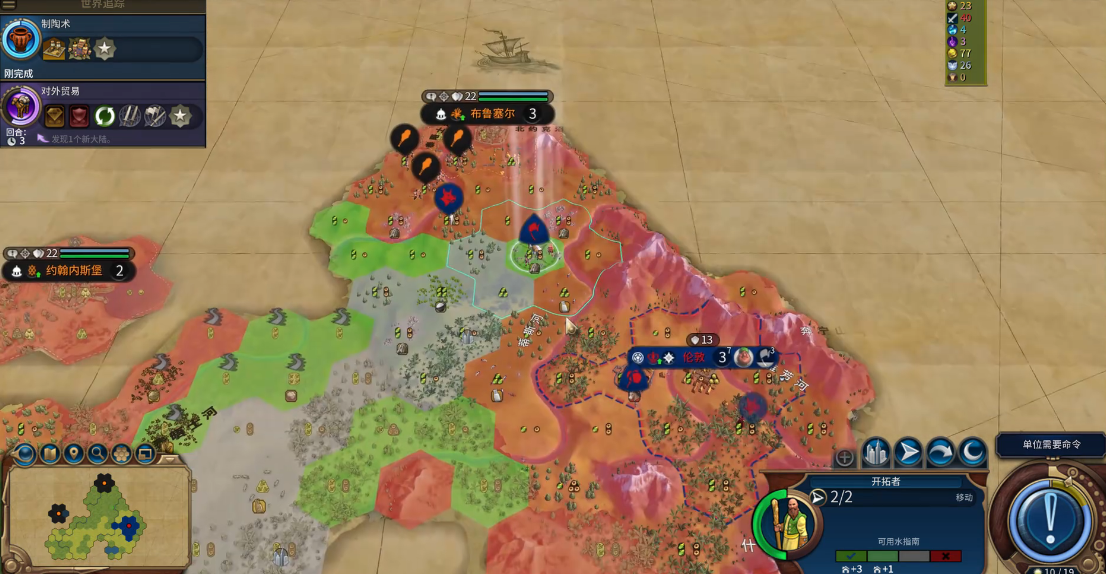1106x574 pixels.
Task: Expand more unit actions plus button
Action: [x=845, y=457]
